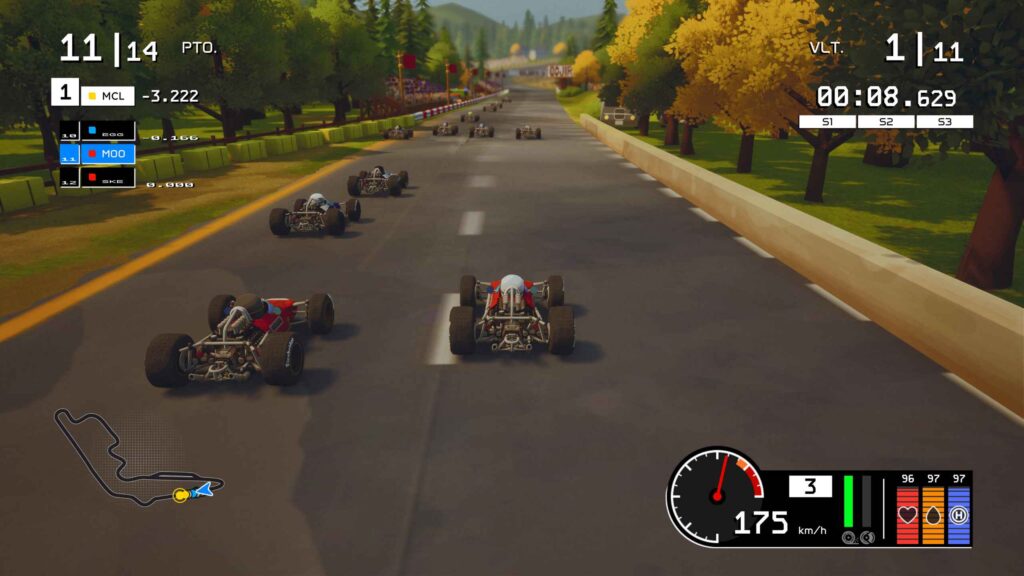Click the S2 sector box
Screen dimensions: 1024x576
point(886,122)
